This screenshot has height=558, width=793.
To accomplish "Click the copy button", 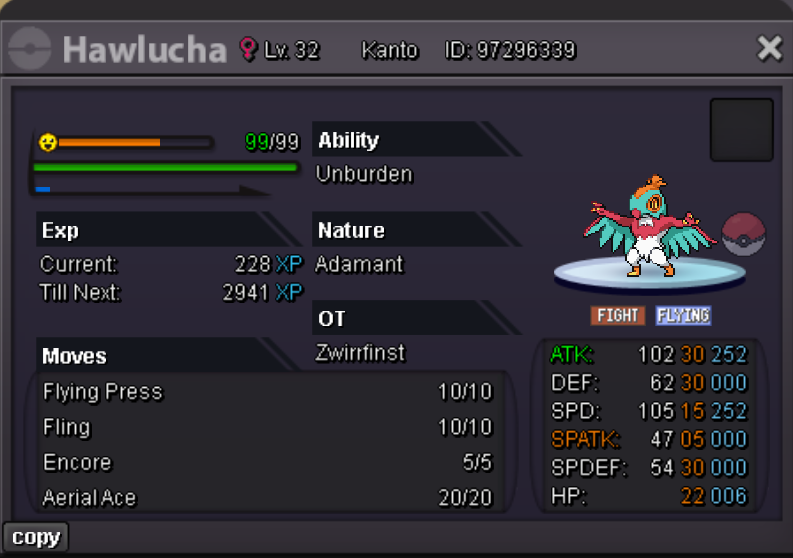I will tap(36, 538).
